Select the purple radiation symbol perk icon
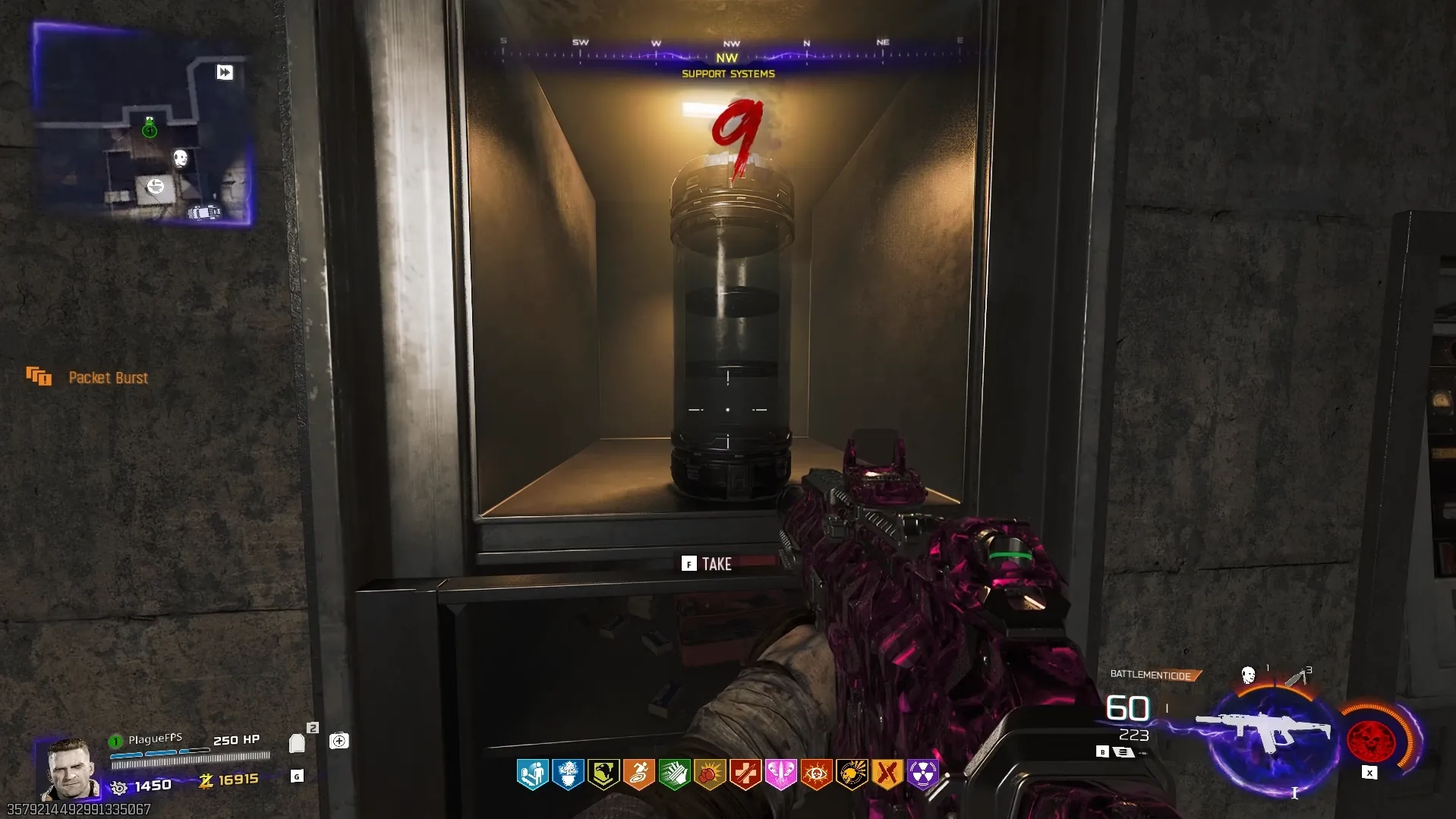Screen dimensions: 1456x819 coord(922,774)
